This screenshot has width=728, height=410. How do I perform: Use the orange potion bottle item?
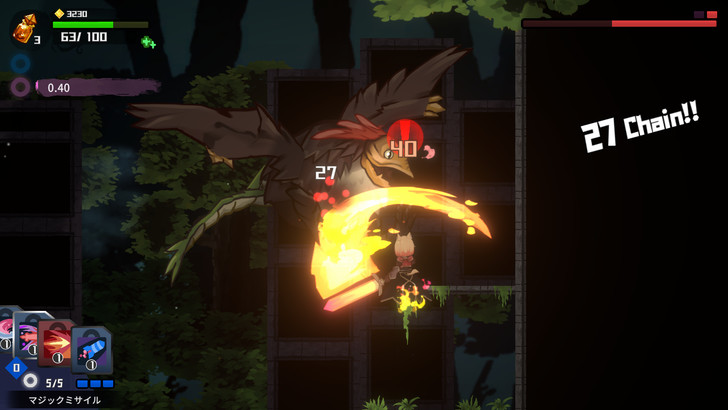click(23, 29)
